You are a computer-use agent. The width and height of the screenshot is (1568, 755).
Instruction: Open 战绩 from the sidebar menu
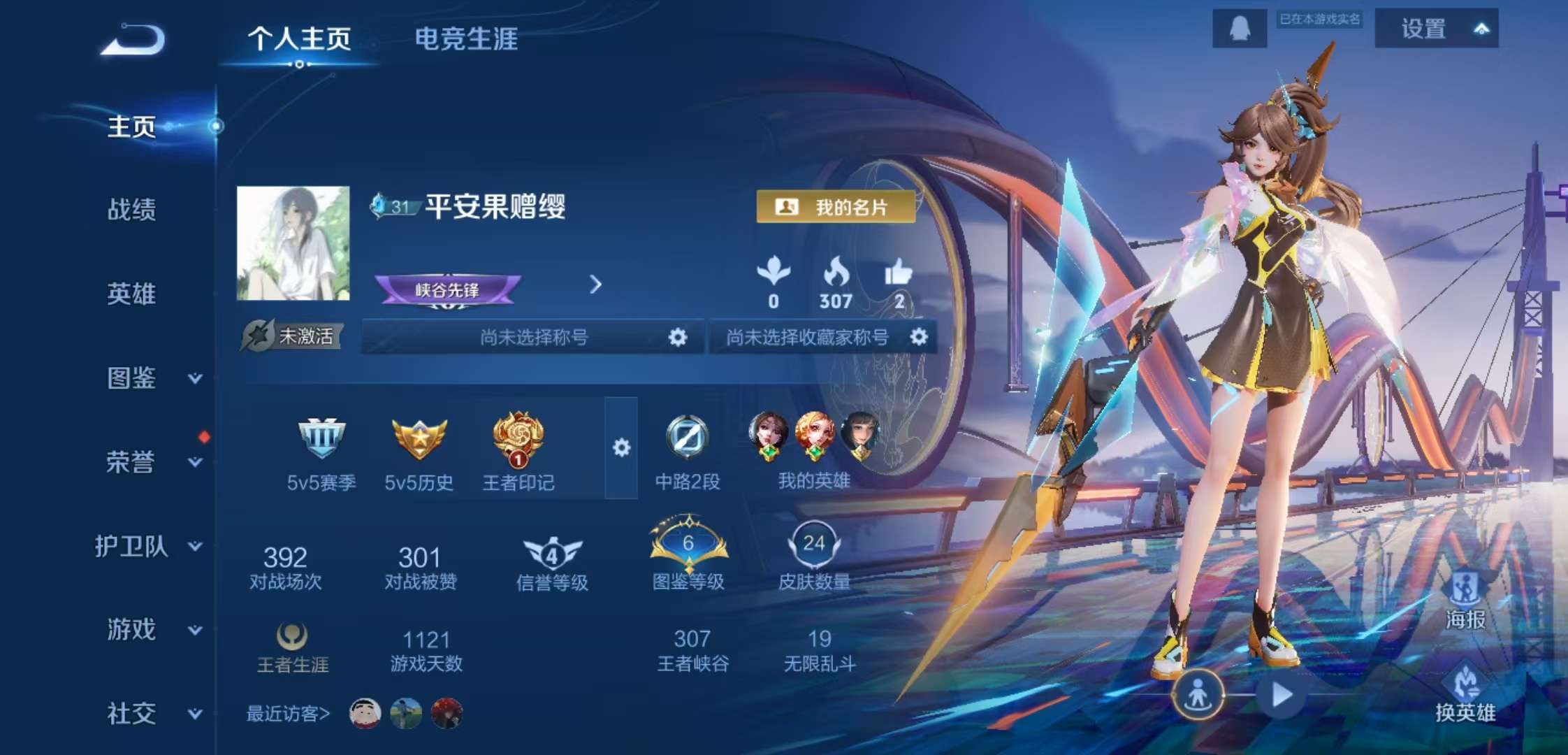point(131,212)
